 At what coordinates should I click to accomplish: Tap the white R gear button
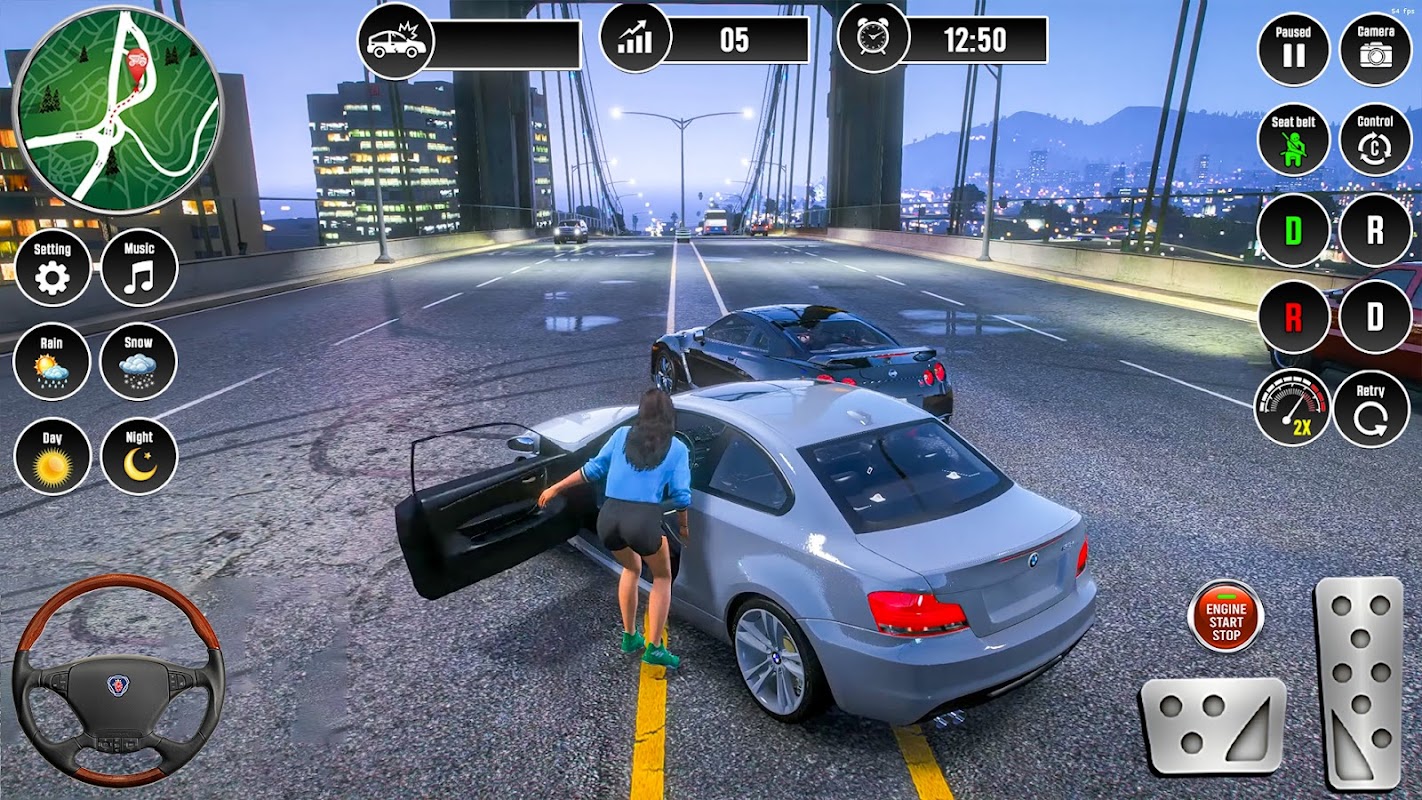click(1375, 230)
